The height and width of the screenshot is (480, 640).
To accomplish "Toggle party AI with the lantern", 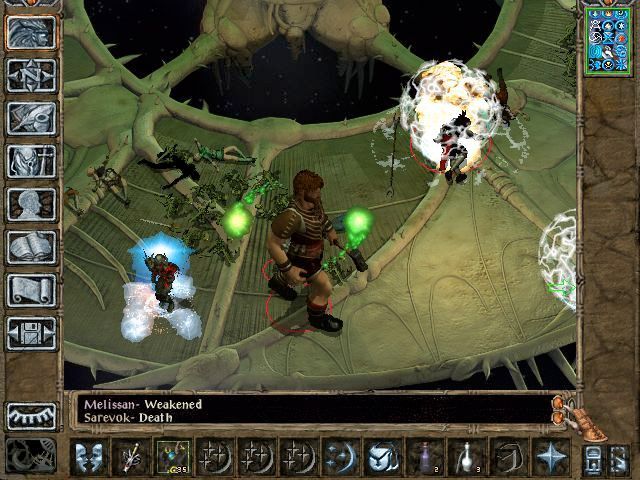I will (x=592, y=456).
